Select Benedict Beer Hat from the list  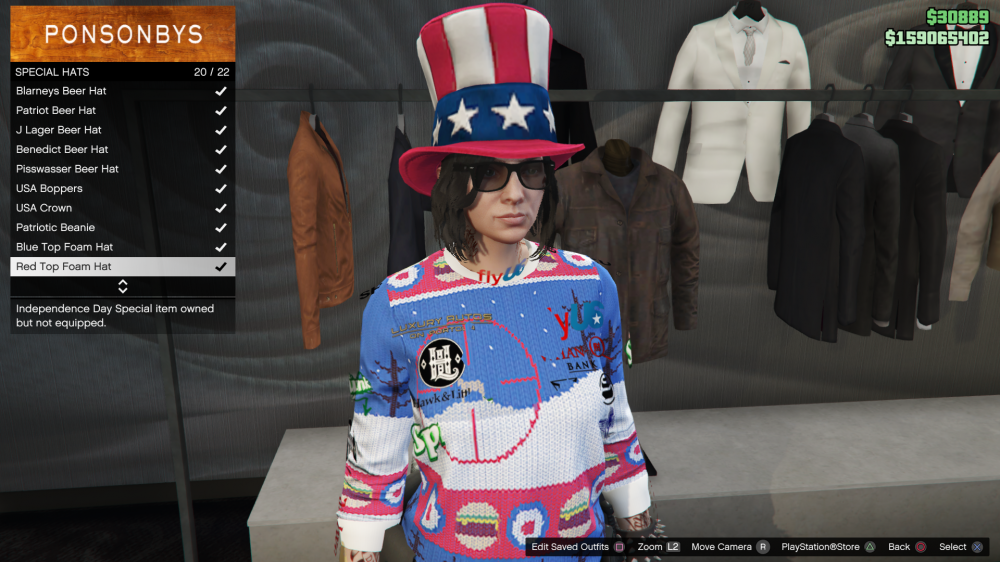click(x=62, y=150)
